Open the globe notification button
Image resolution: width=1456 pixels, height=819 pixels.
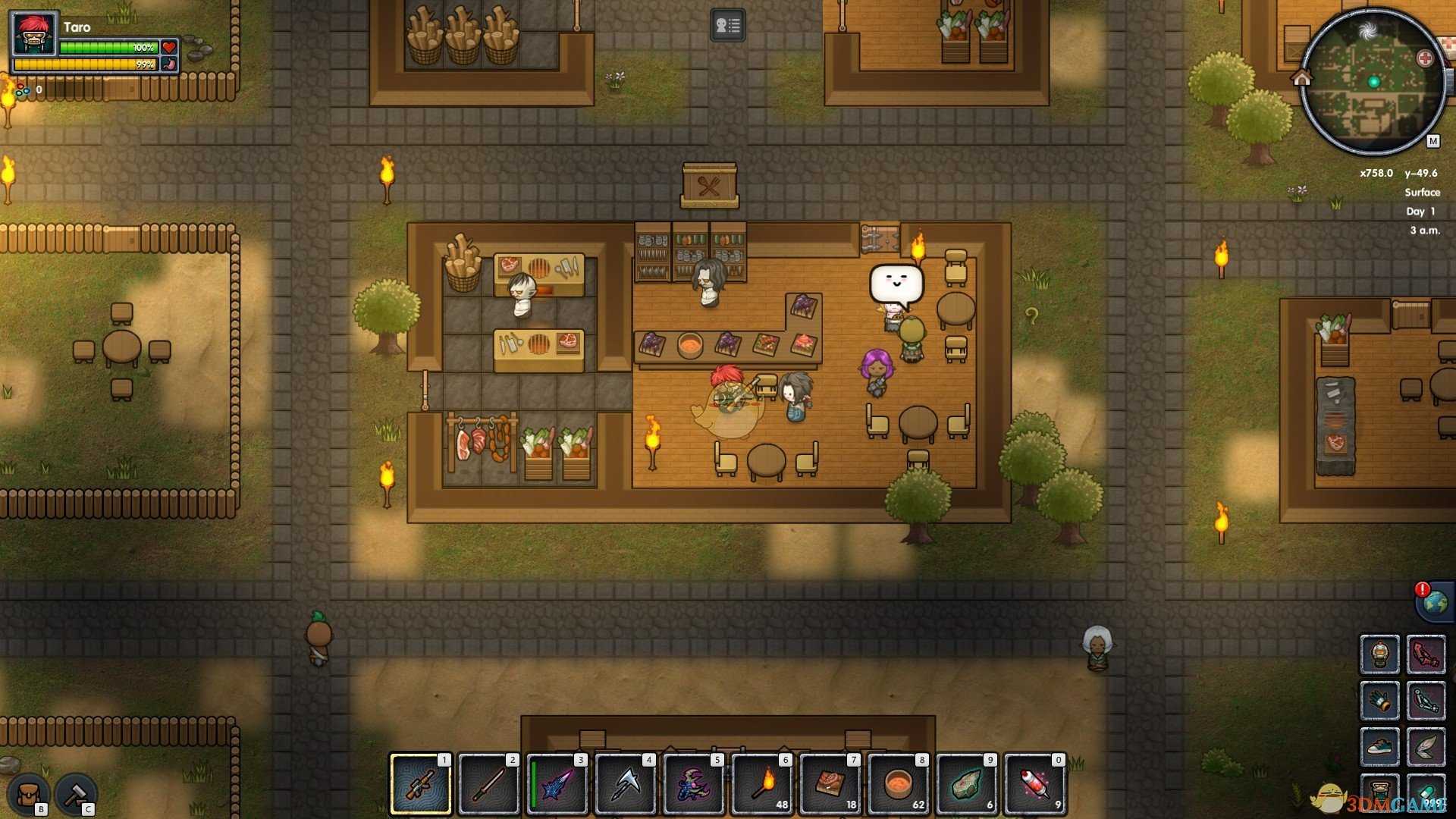click(1434, 604)
